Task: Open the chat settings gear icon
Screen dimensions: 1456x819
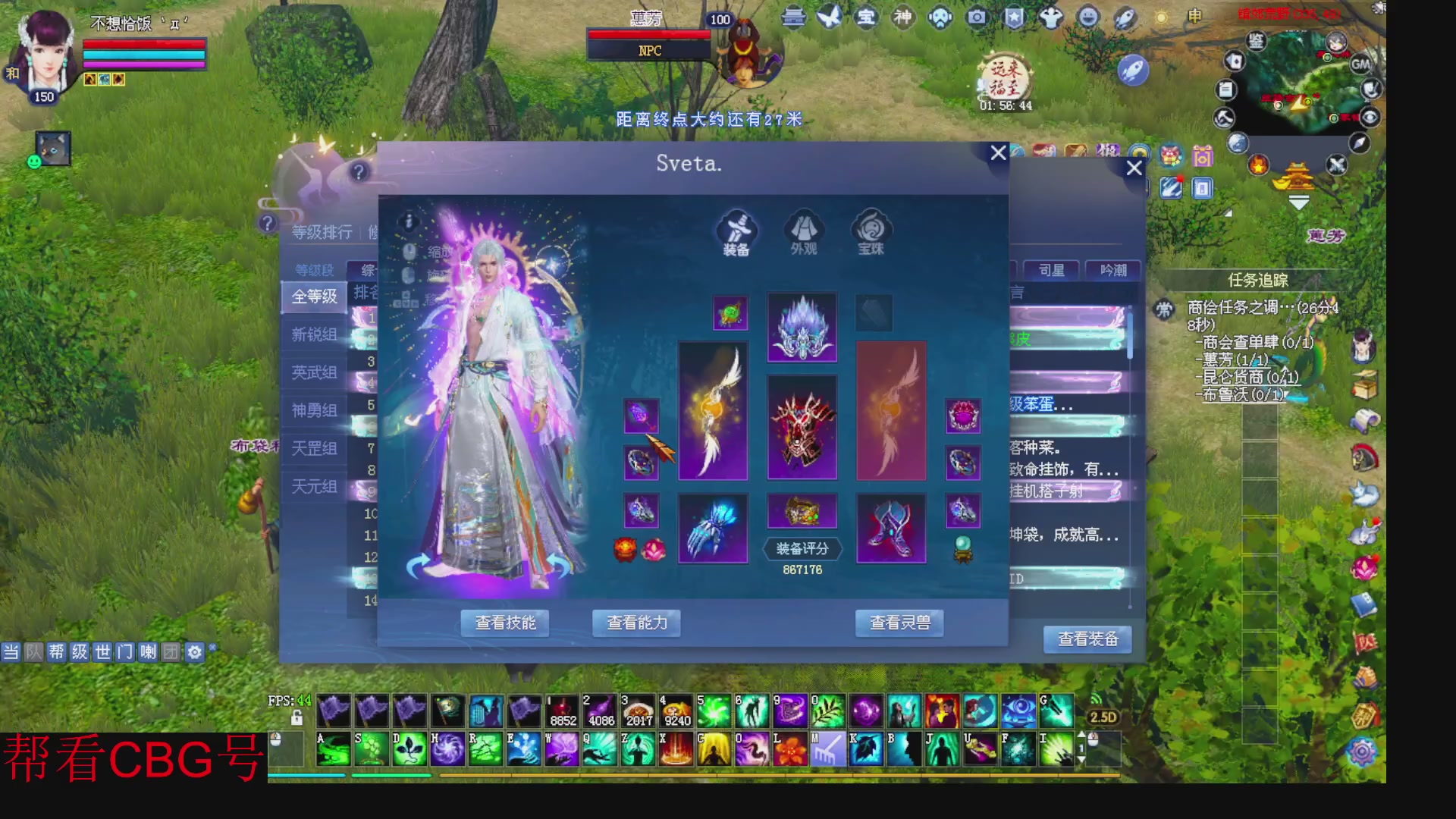Action: click(x=196, y=651)
